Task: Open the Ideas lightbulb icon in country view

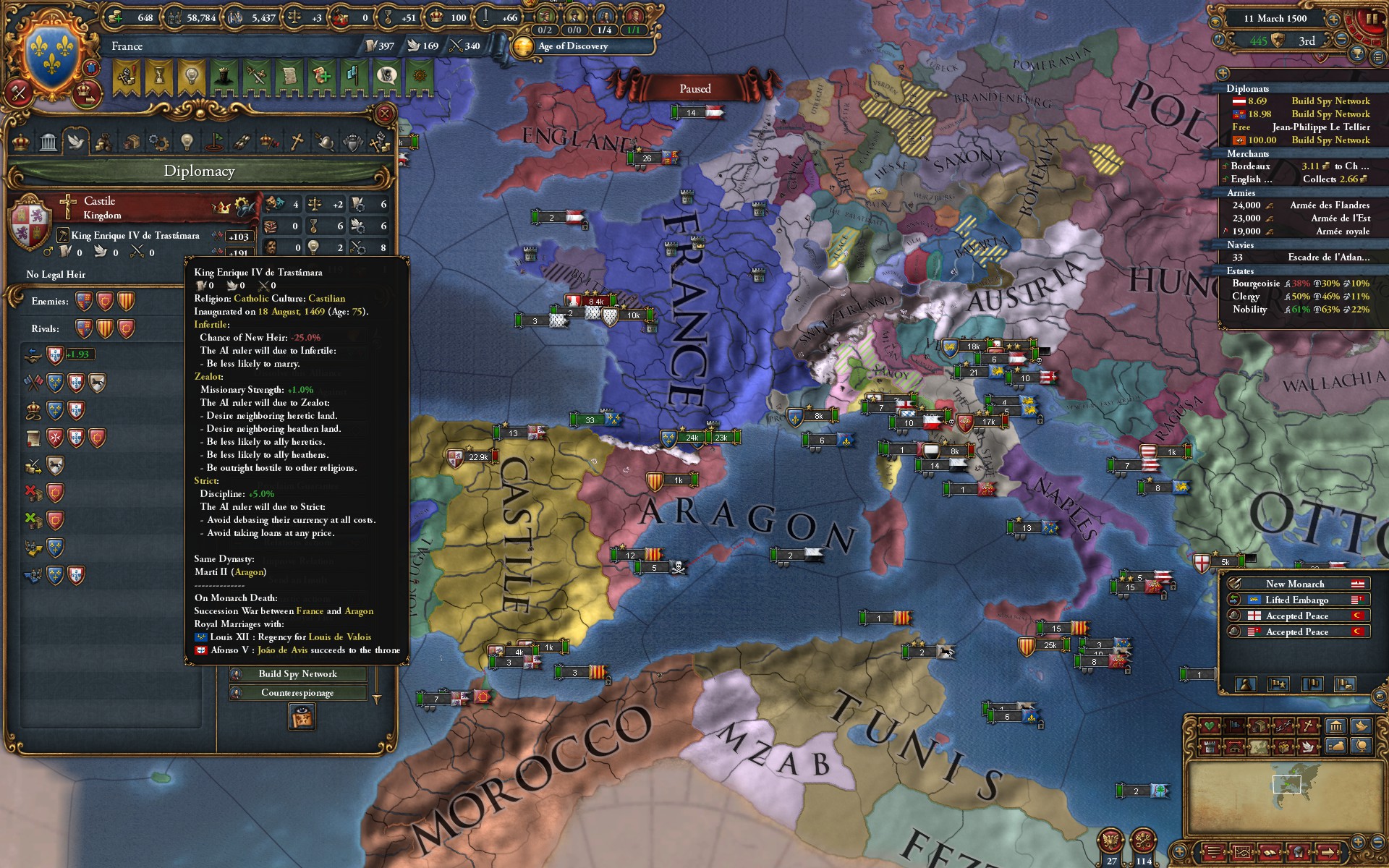Action: point(187,141)
